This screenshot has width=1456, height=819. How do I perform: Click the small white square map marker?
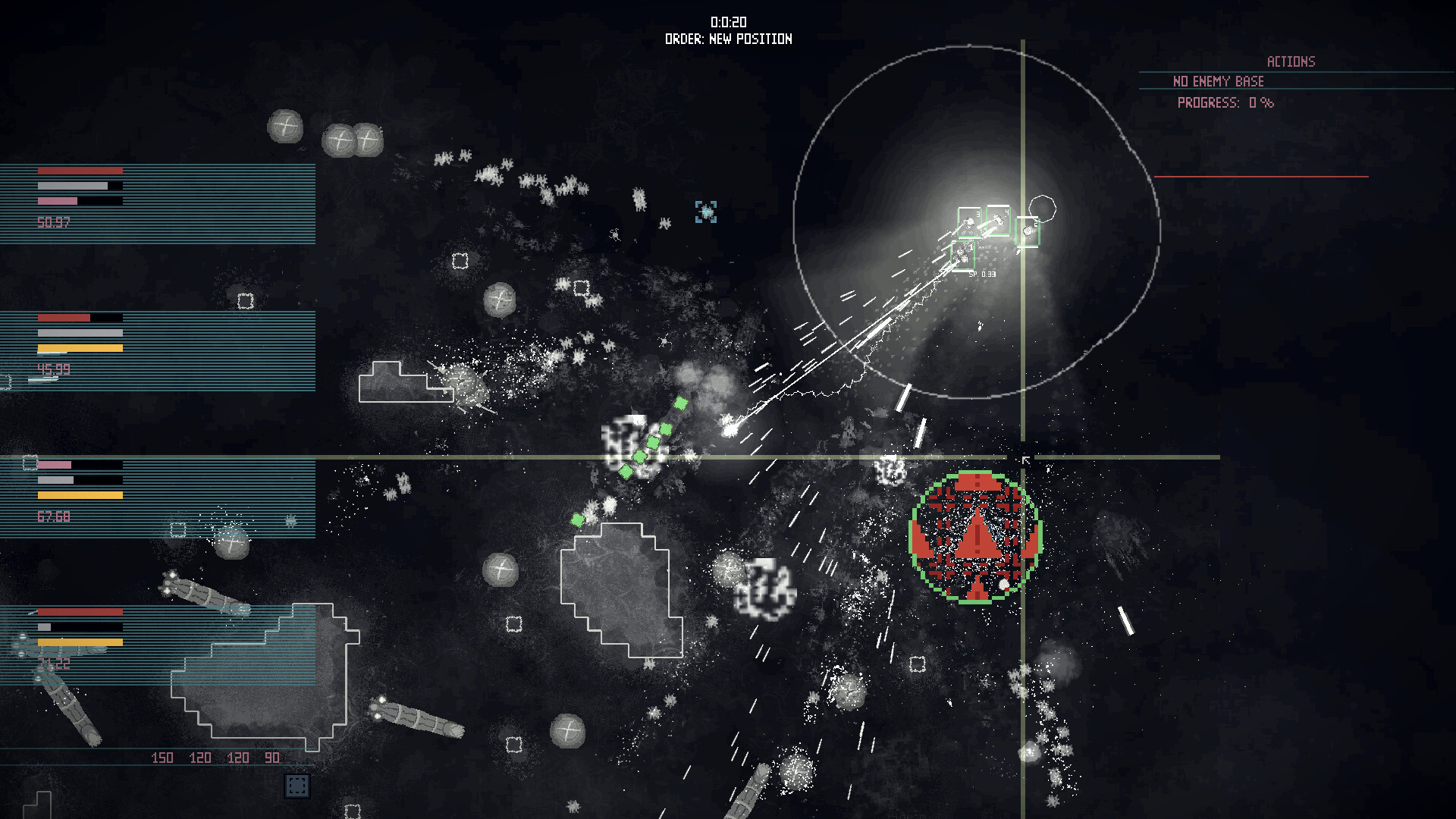pyautogui.click(x=461, y=259)
